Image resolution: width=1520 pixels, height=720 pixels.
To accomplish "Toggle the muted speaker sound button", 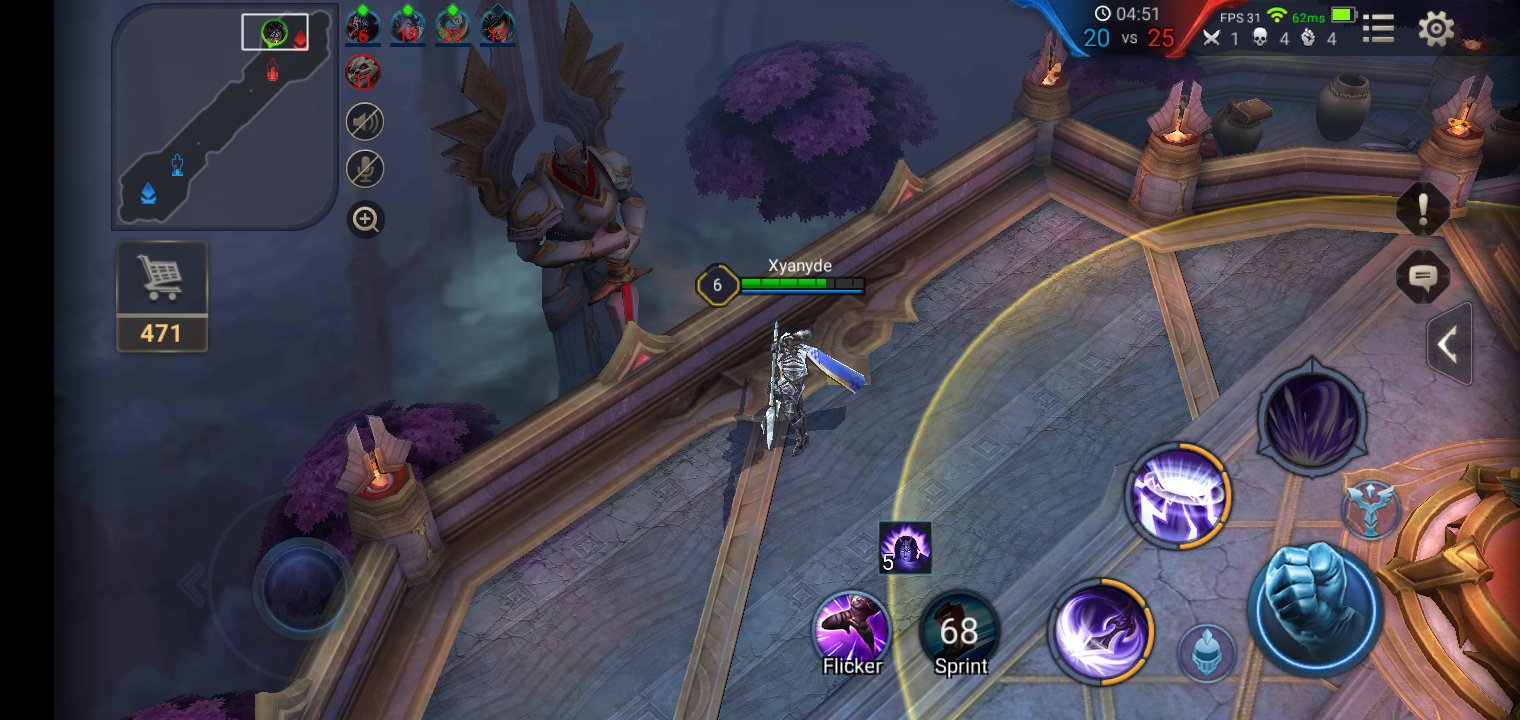I will click(x=365, y=122).
